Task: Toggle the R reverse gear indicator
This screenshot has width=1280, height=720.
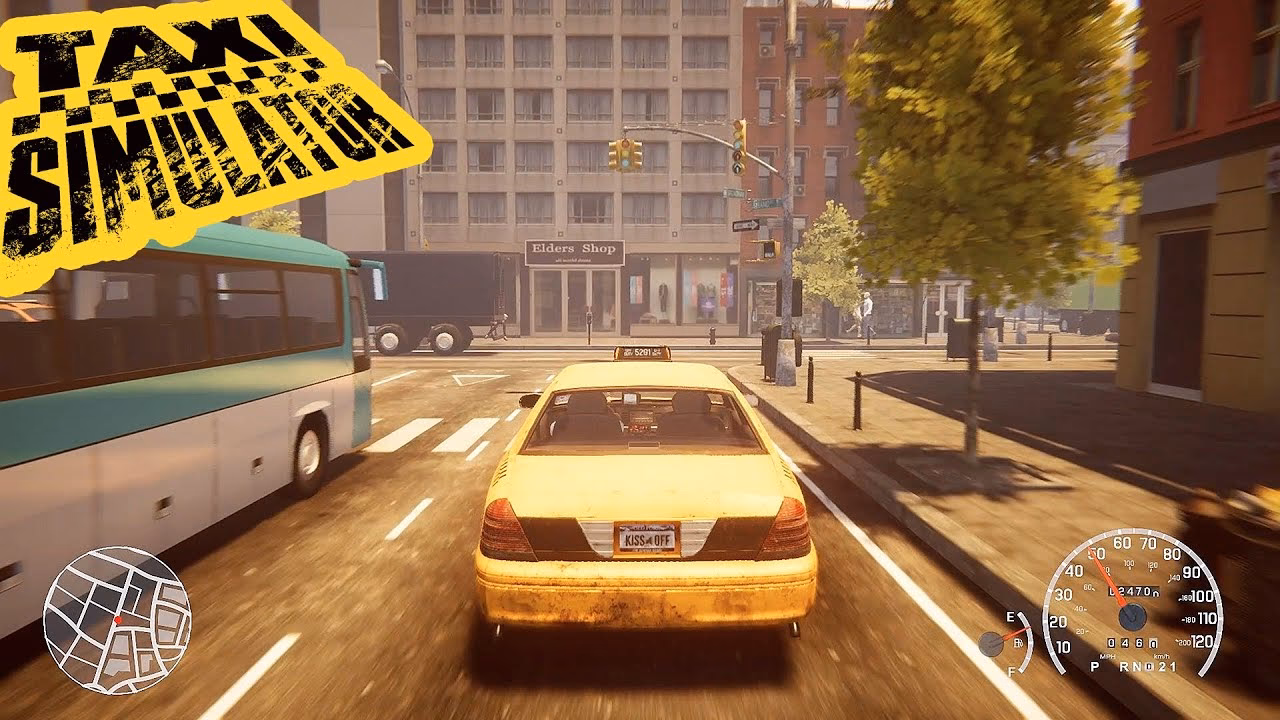Action: [1122, 666]
